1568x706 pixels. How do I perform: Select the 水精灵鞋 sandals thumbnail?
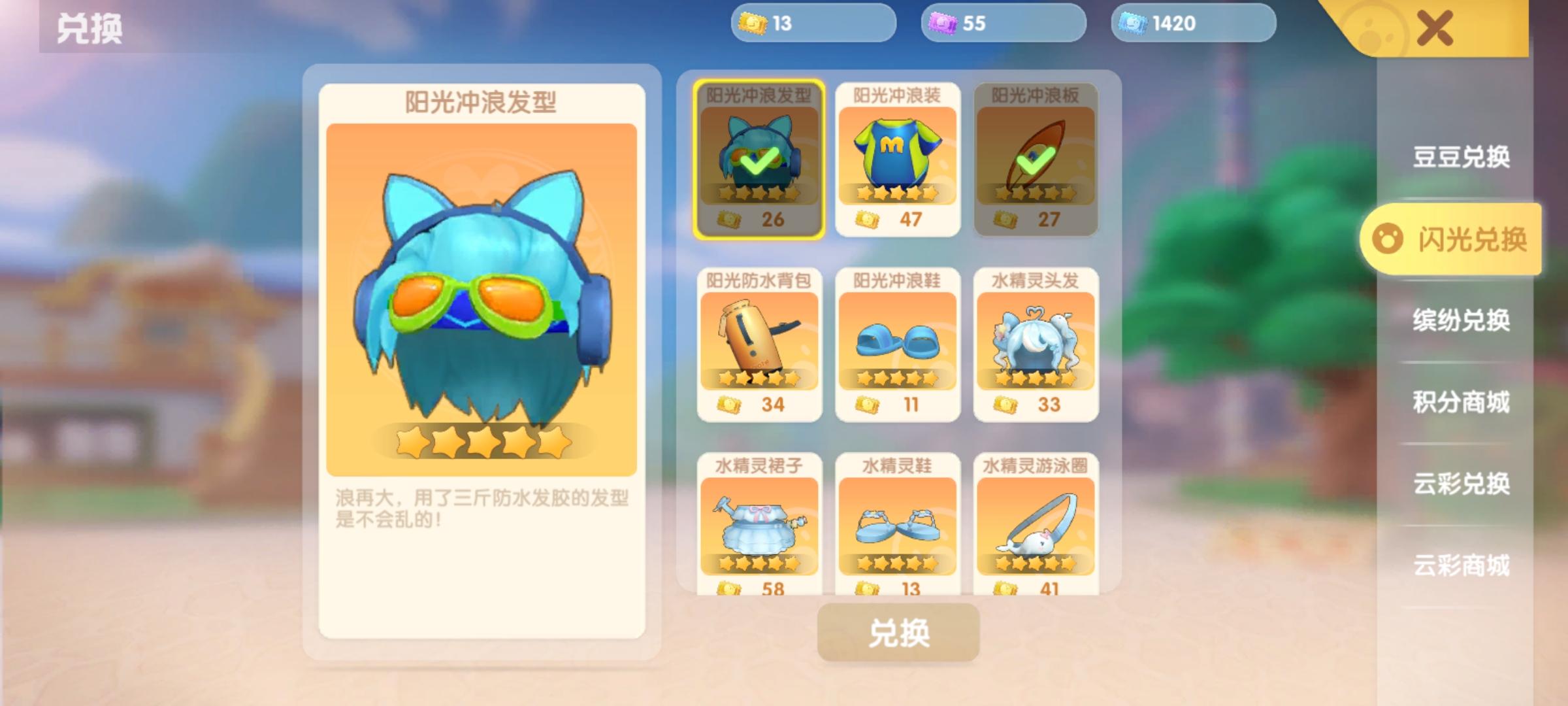(x=898, y=529)
